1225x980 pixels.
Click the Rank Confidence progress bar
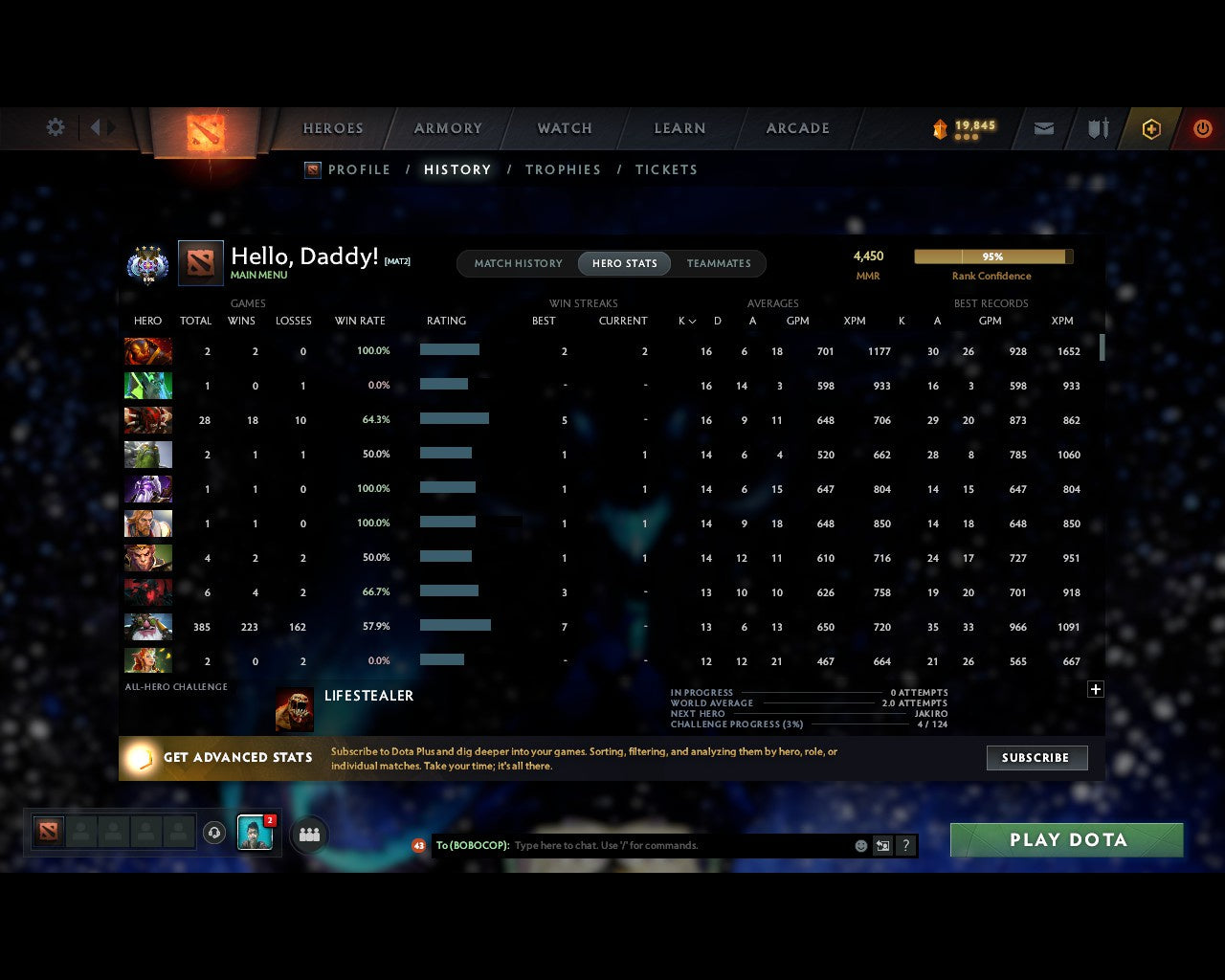pos(993,256)
